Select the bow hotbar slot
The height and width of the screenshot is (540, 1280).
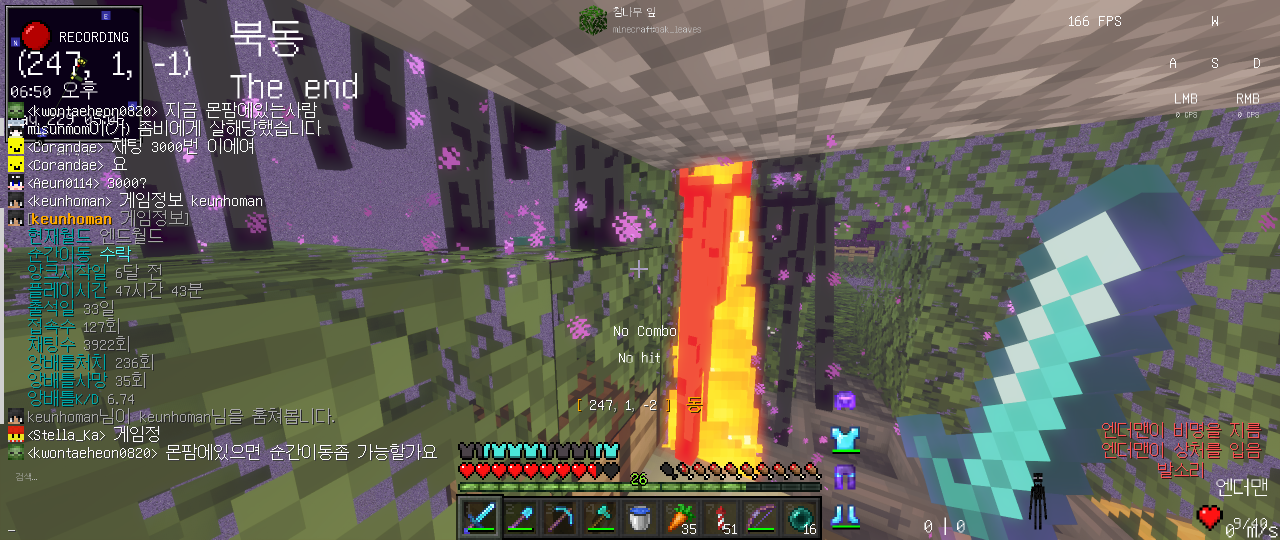tap(761, 517)
